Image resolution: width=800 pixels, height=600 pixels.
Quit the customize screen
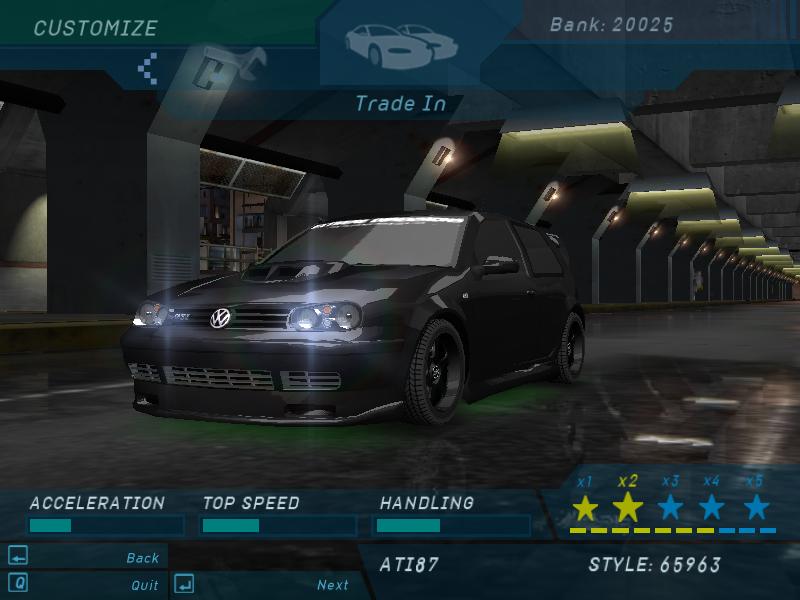144,585
